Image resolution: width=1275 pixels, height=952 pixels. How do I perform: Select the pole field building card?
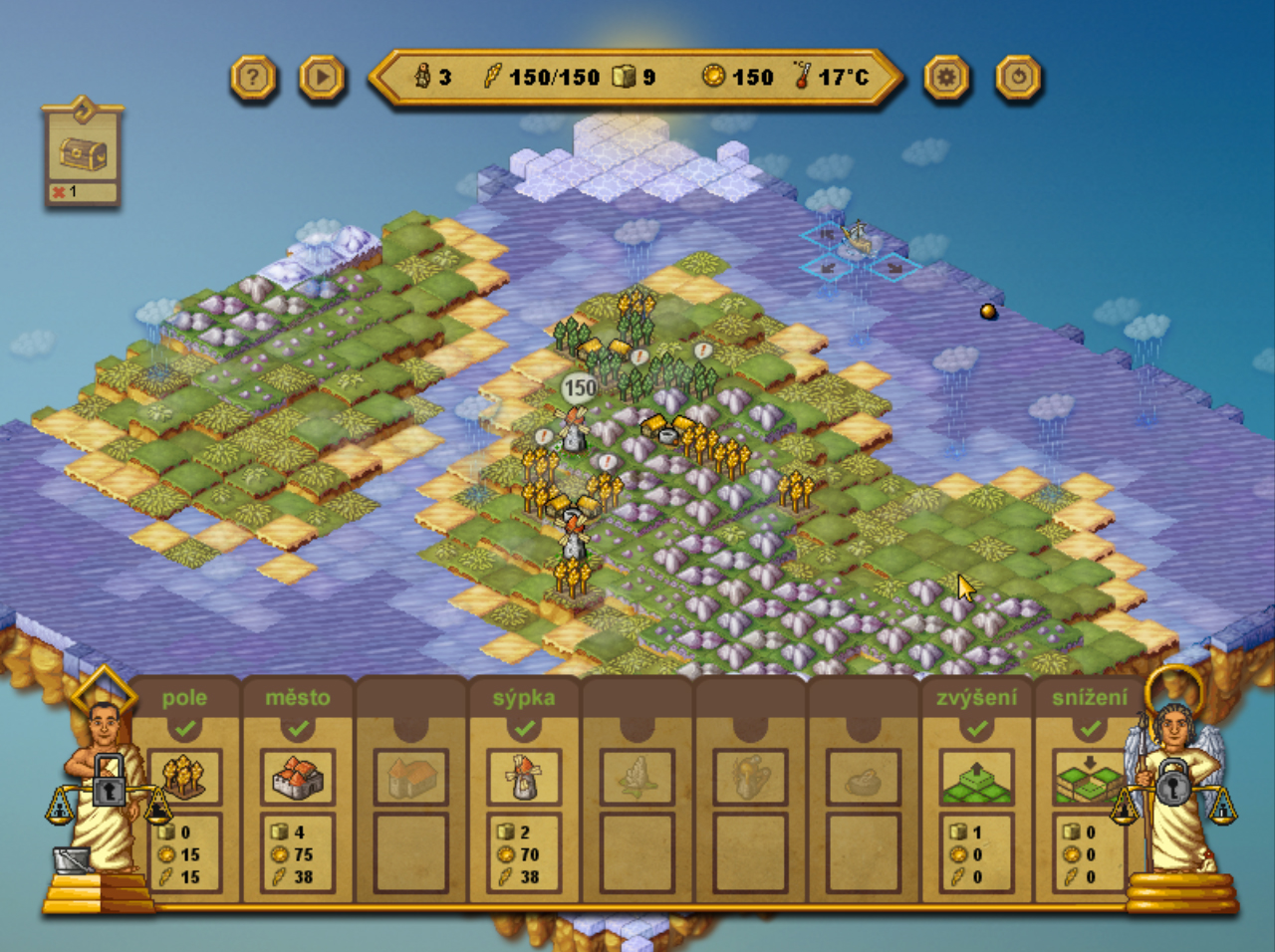pyautogui.click(x=184, y=778)
